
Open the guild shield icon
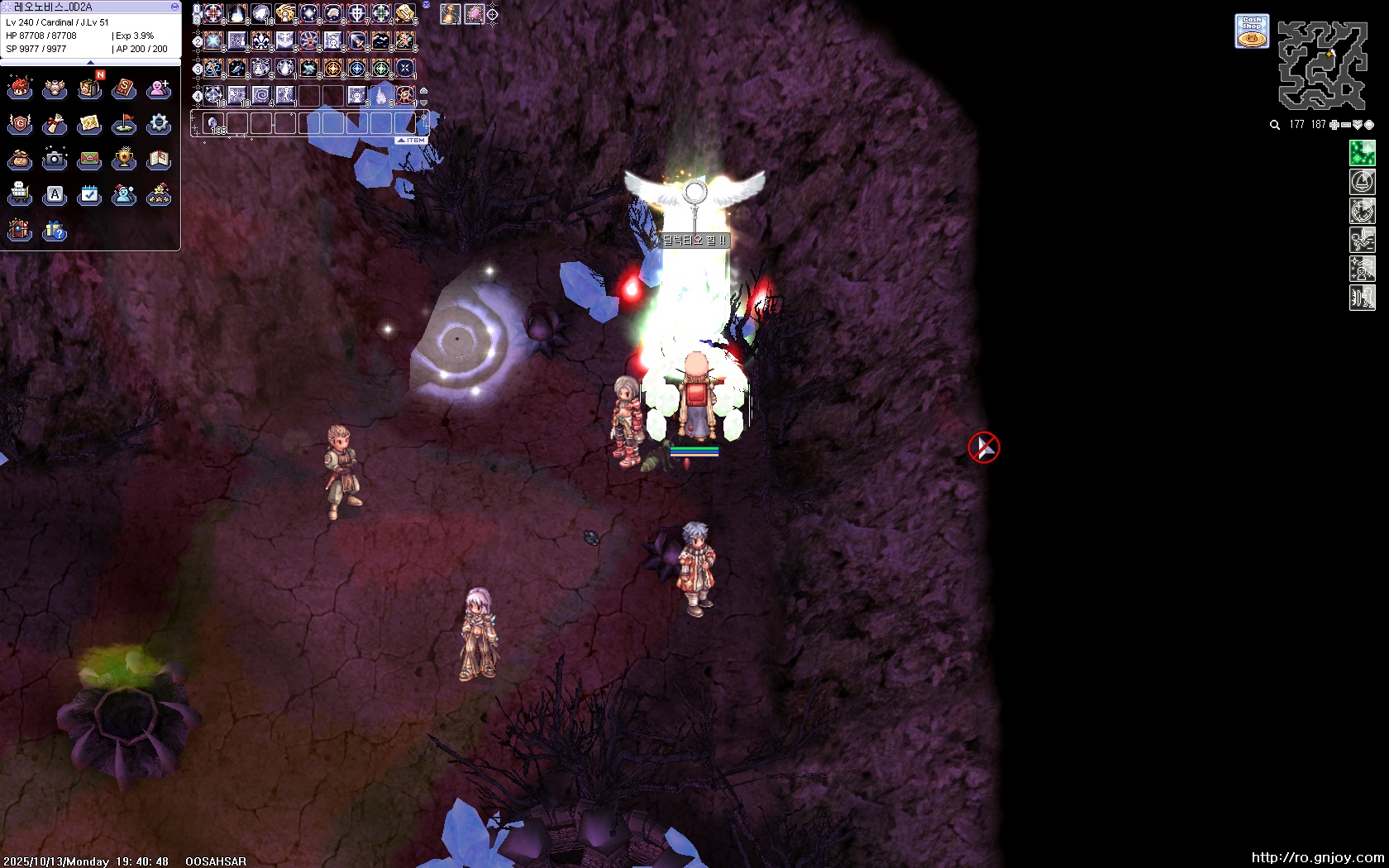point(20,124)
